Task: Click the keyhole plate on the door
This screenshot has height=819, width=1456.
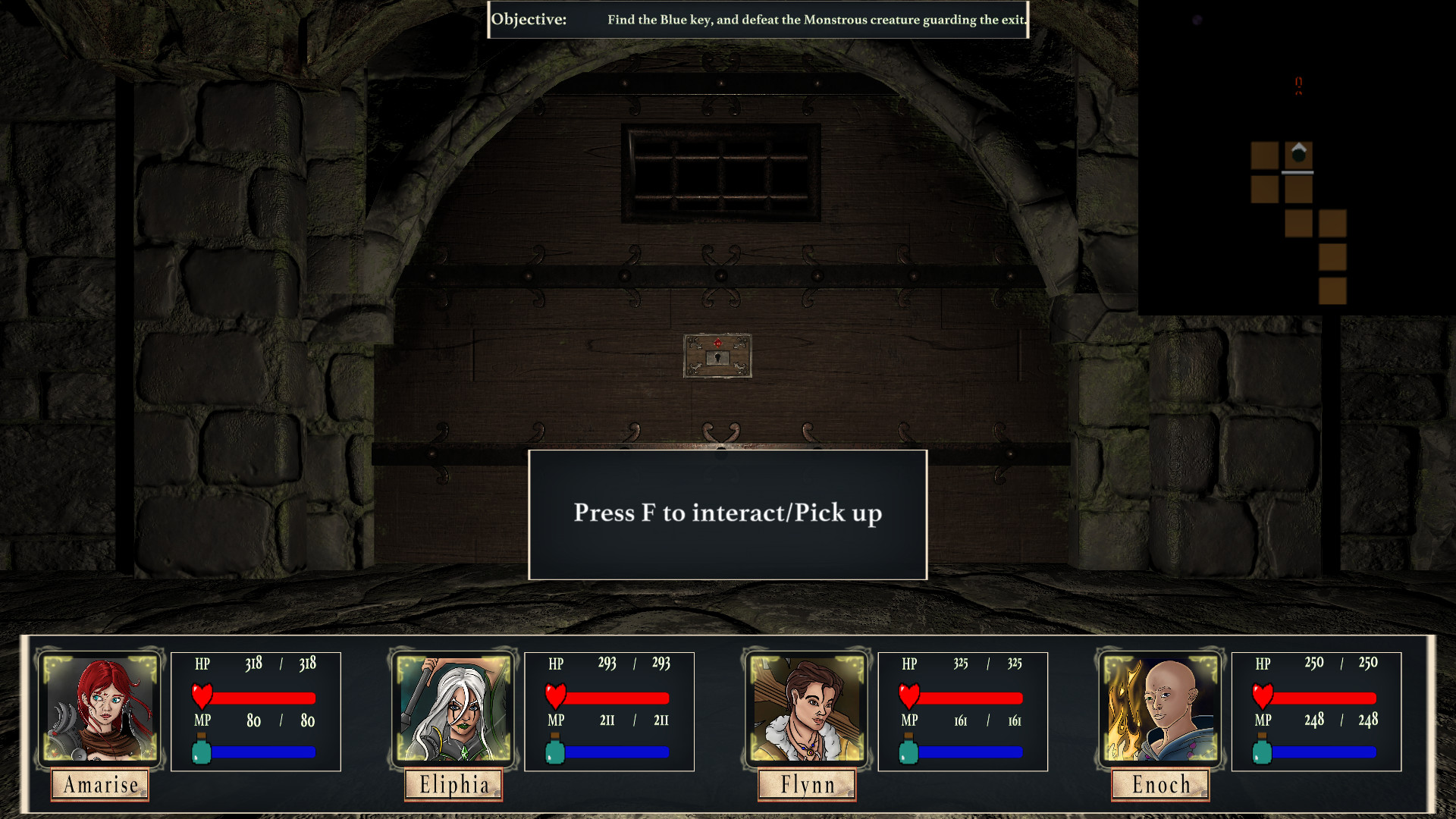Action: coord(717,356)
